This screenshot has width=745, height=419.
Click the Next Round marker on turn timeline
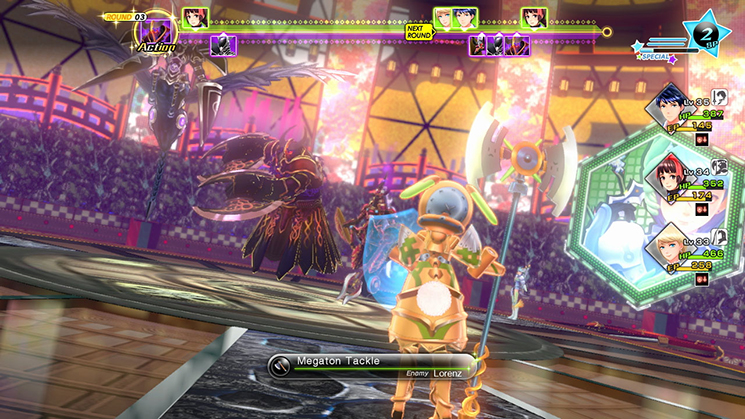coord(418,31)
